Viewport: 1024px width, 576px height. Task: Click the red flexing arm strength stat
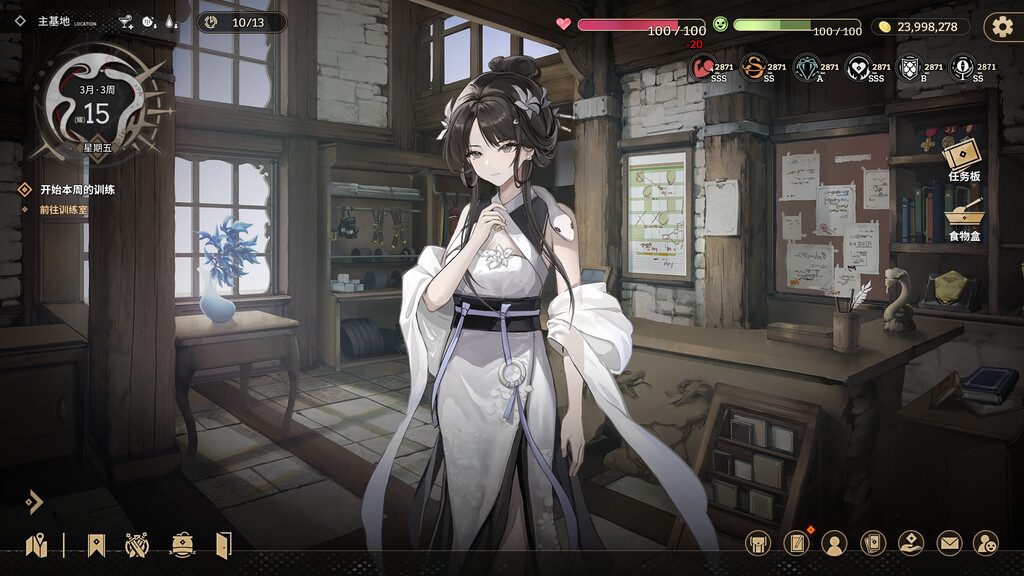pos(701,68)
